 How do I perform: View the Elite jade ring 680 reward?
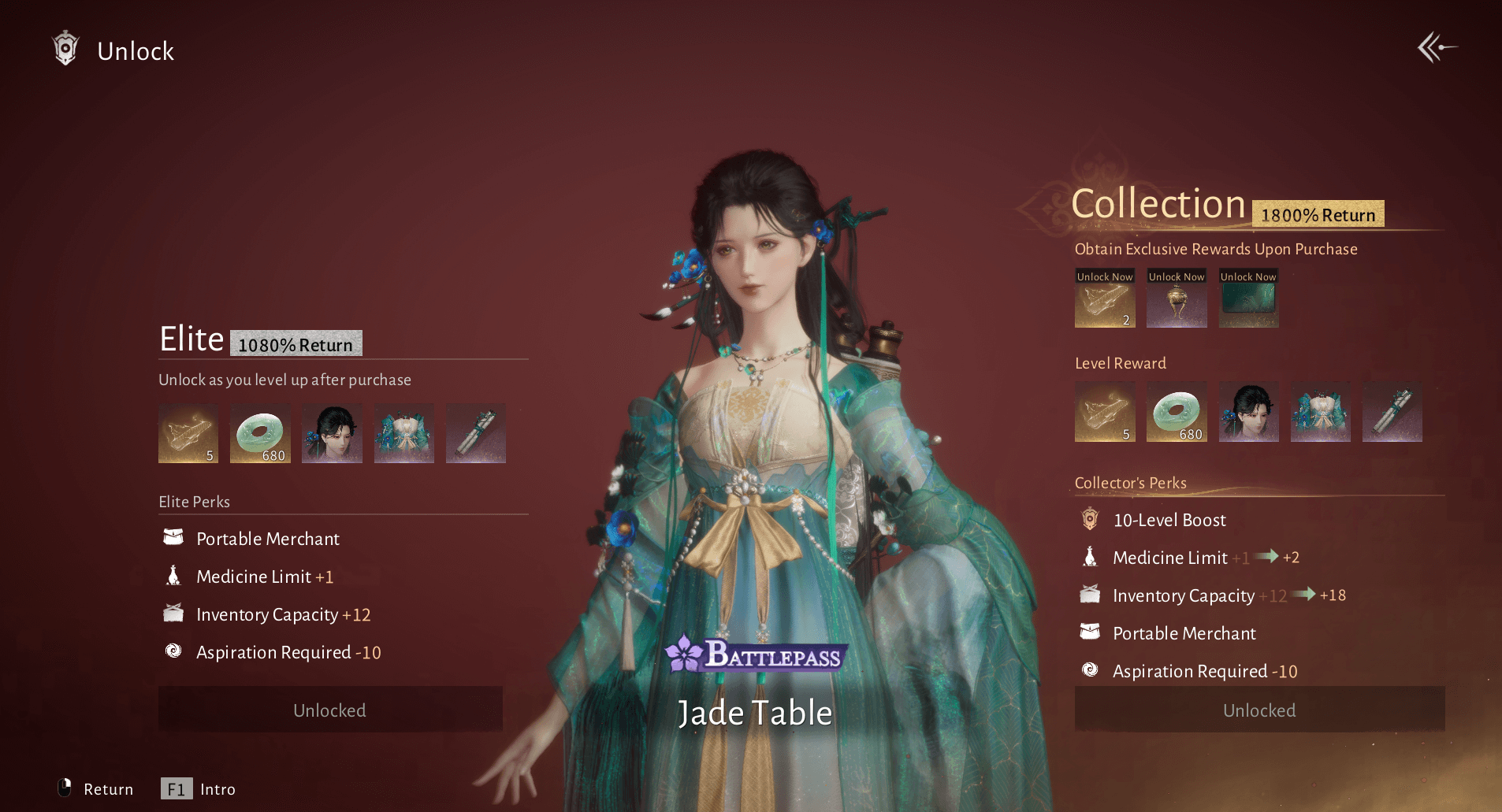point(260,433)
